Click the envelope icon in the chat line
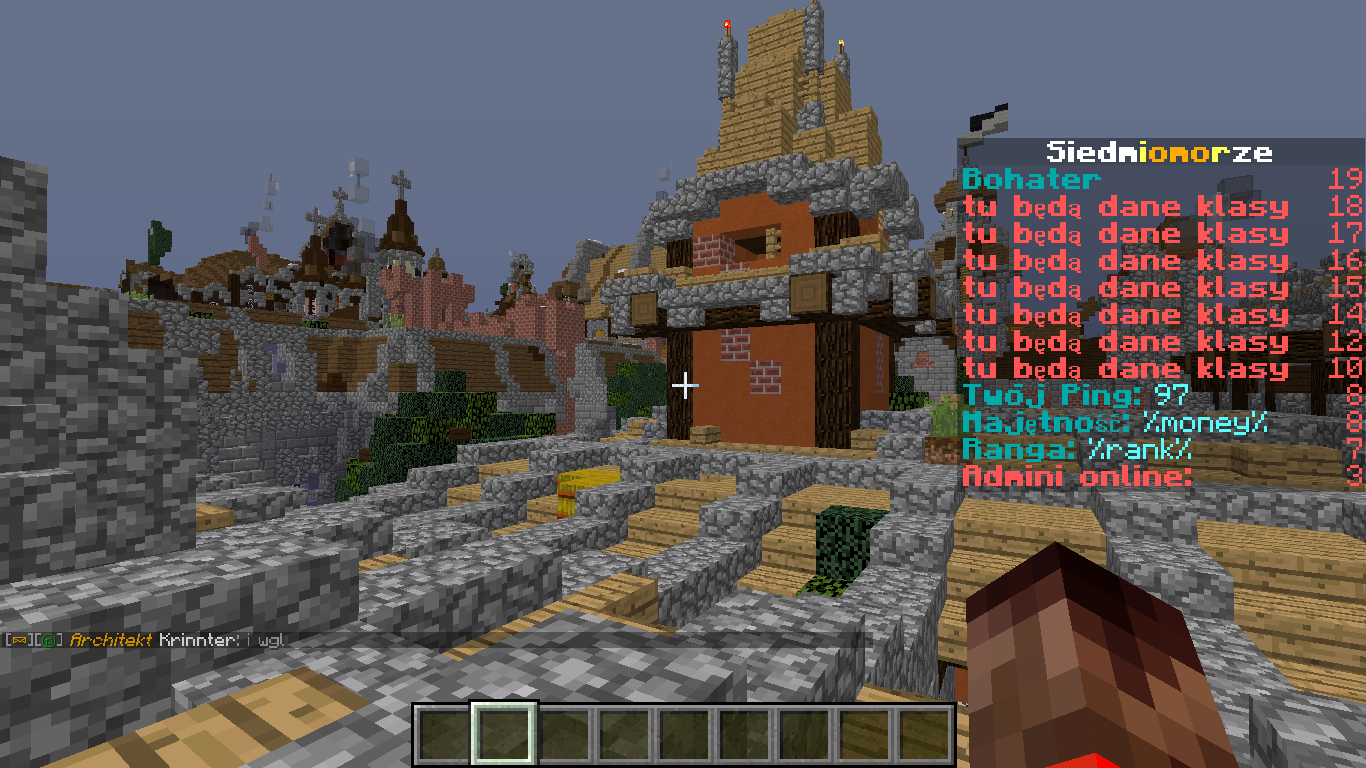 click(17, 639)
